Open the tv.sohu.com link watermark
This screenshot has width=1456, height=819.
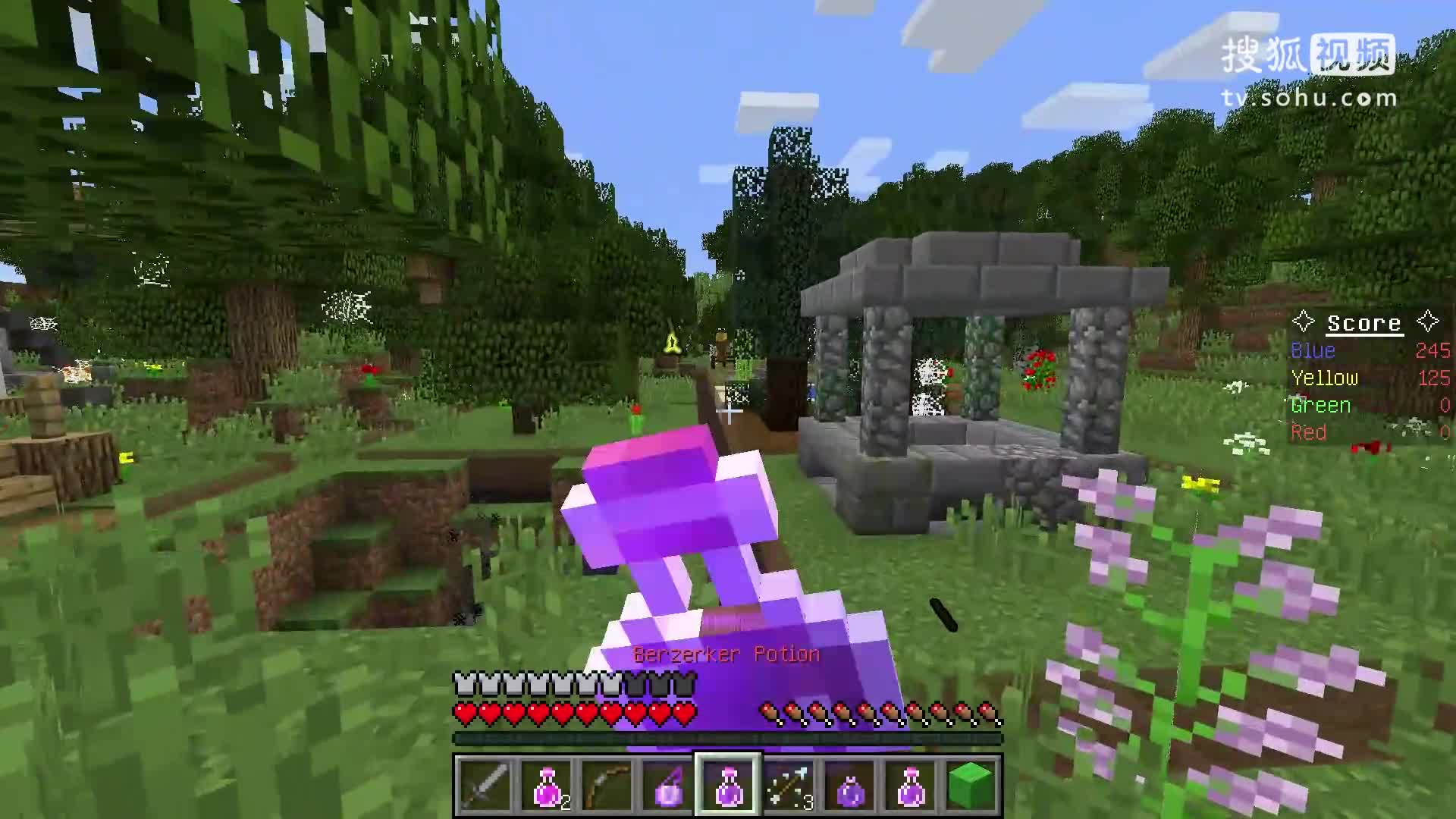[x=1308, y=96]
